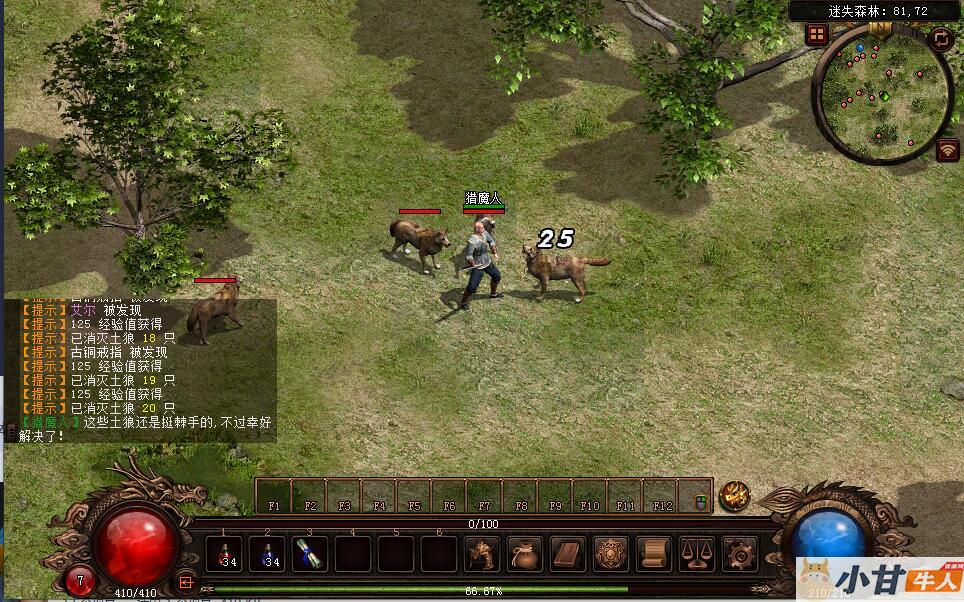Activate the golden dragon emblem button

[735, 495]
